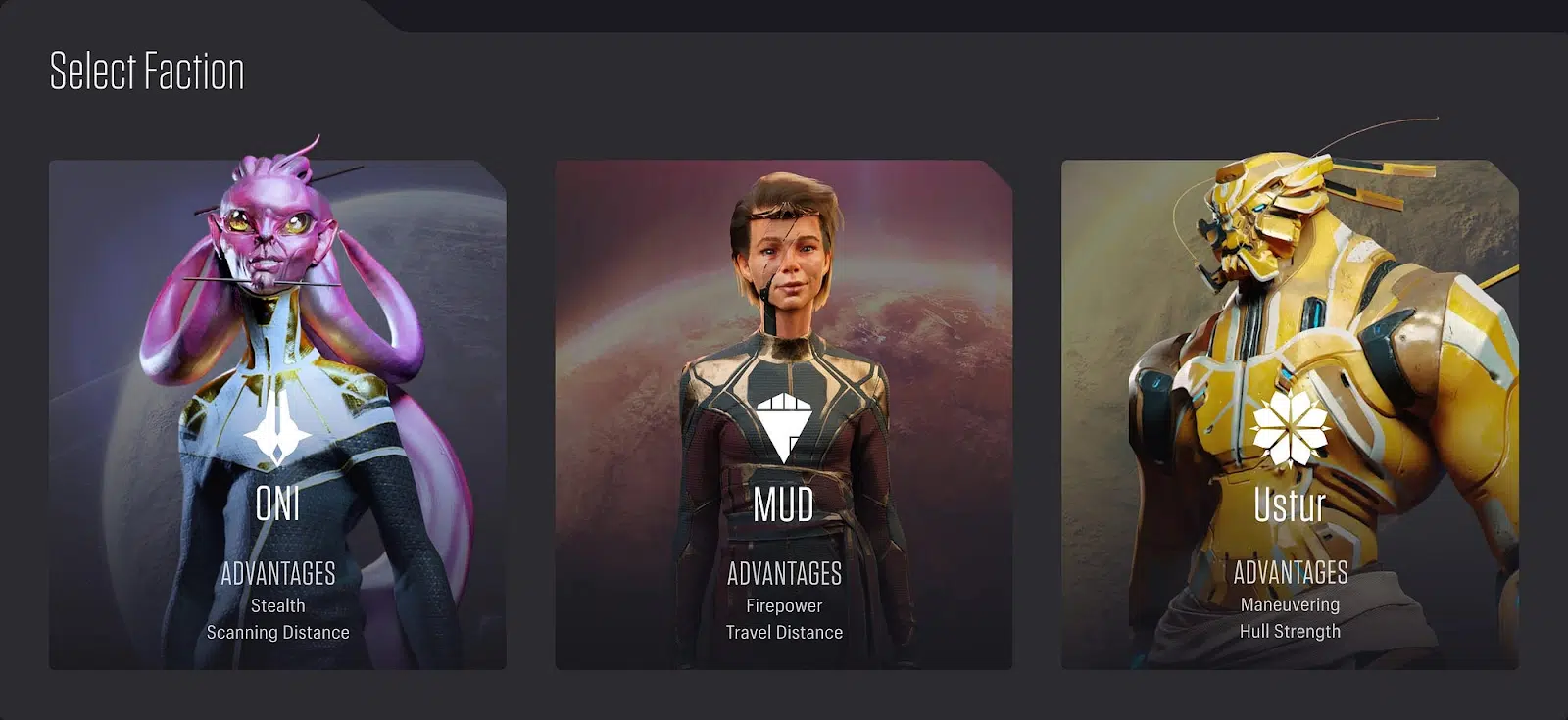The height and width of the screenshot is (720, 1568).
Task: Choose the MUD faction card
Action: coord(783,414)
